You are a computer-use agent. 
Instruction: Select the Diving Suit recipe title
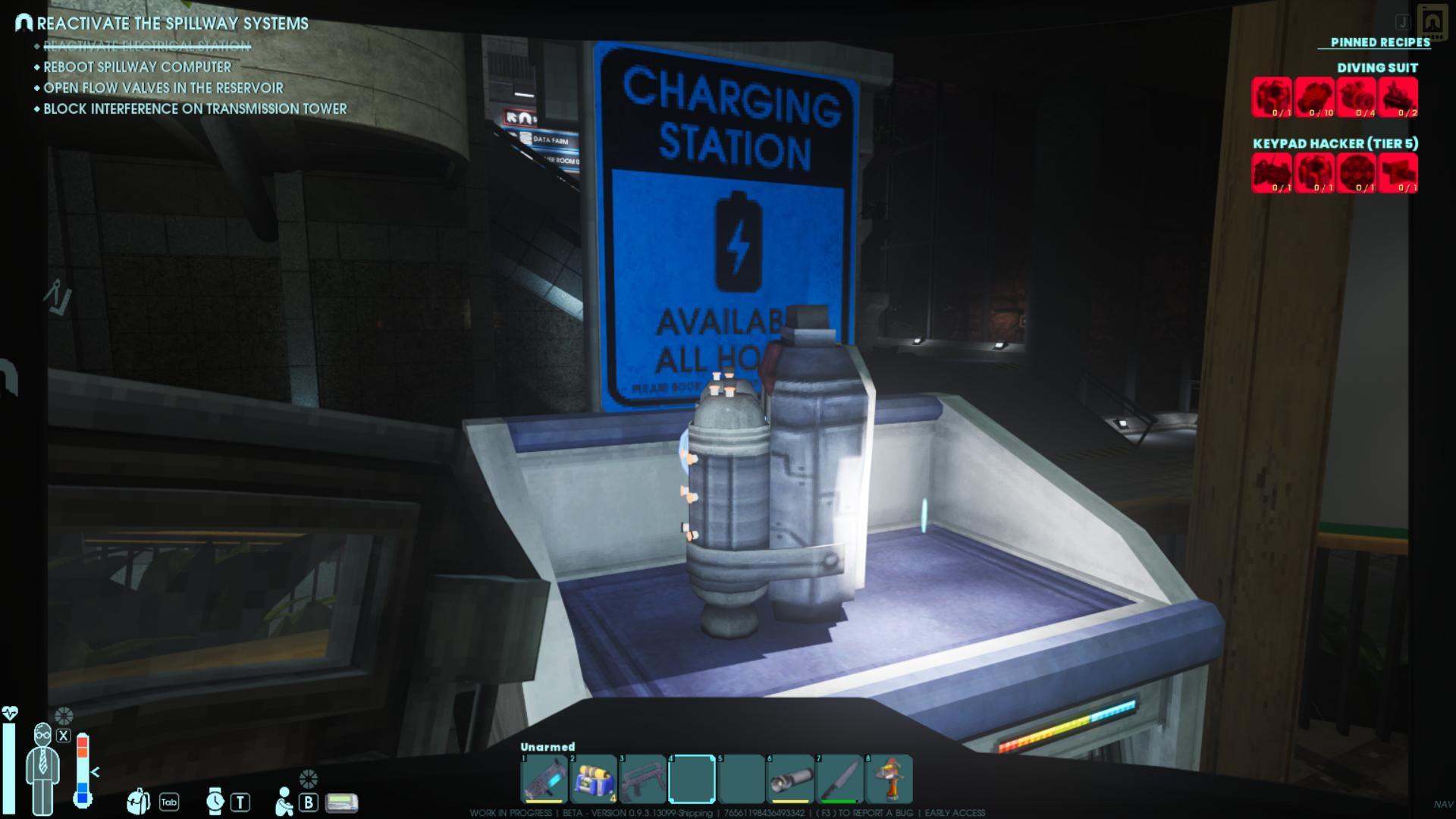(1377, 67)
